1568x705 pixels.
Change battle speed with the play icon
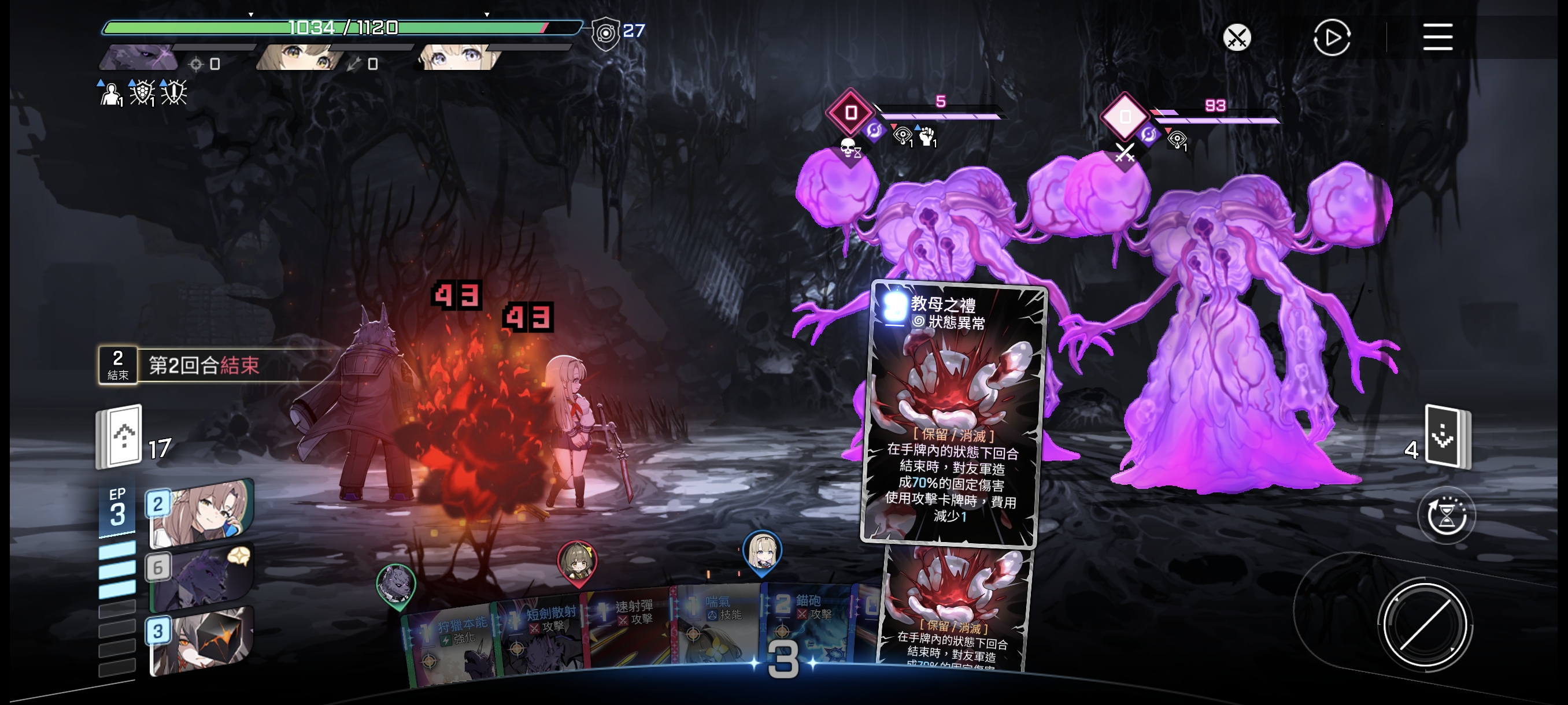click(1331, 38)
